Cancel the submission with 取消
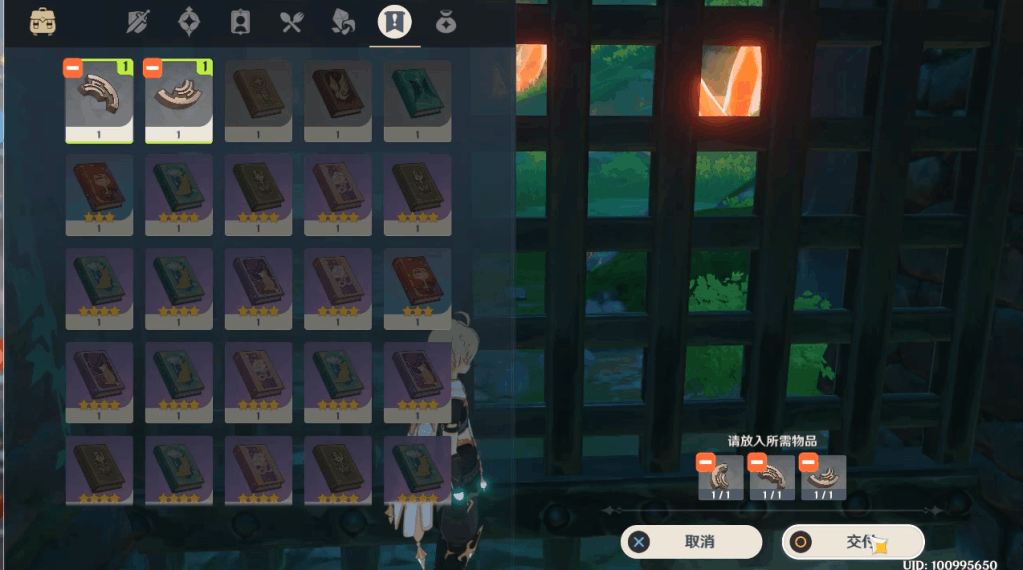Viewport: 1023px width, 570px height. click(x=691, y=542)
